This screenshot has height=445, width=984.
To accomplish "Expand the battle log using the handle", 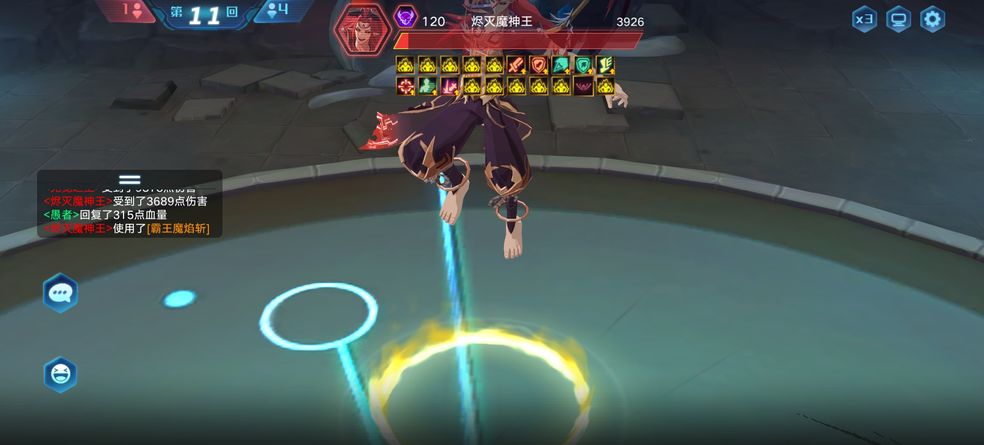I will tap(130, 180).
